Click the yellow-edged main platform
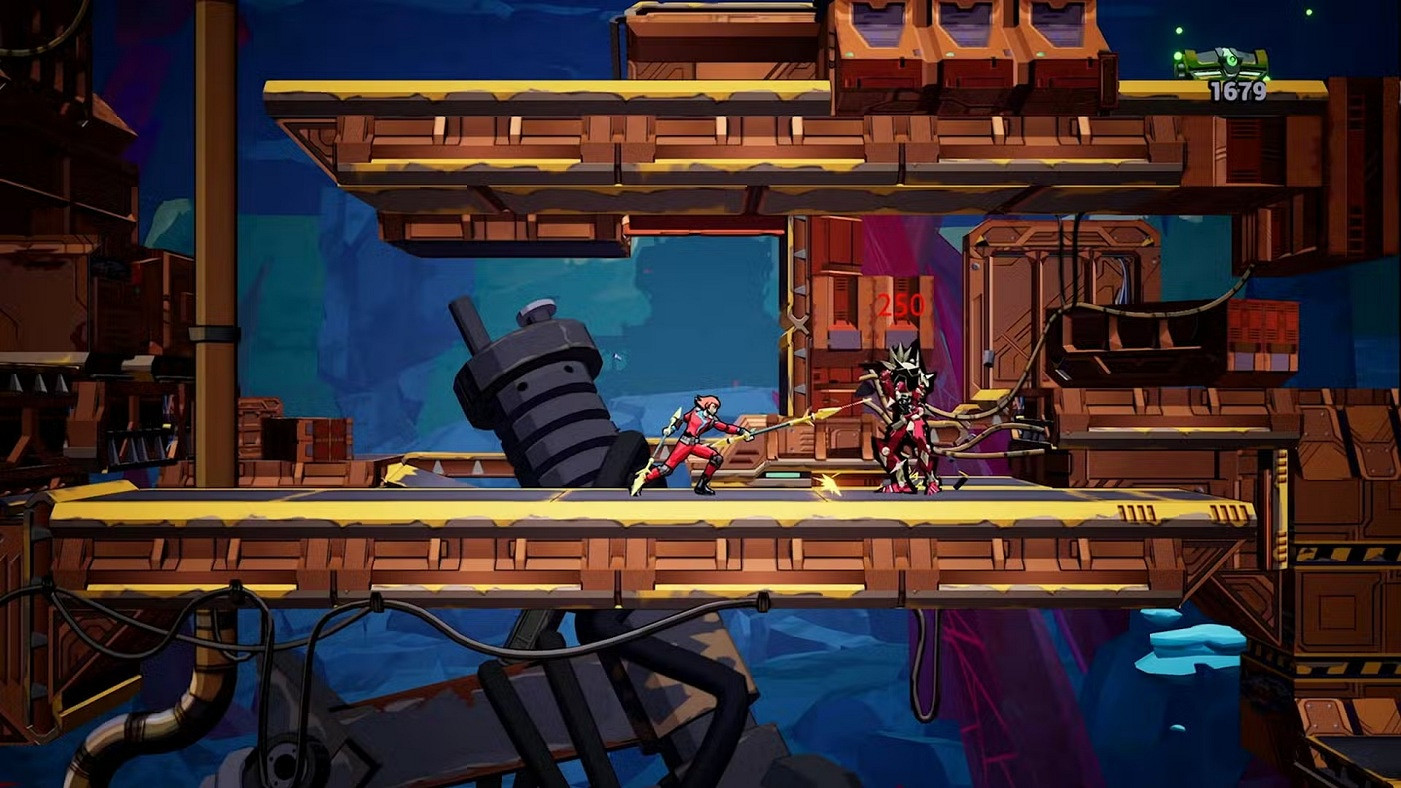The image size is (1401, 788). click(400, 530)
